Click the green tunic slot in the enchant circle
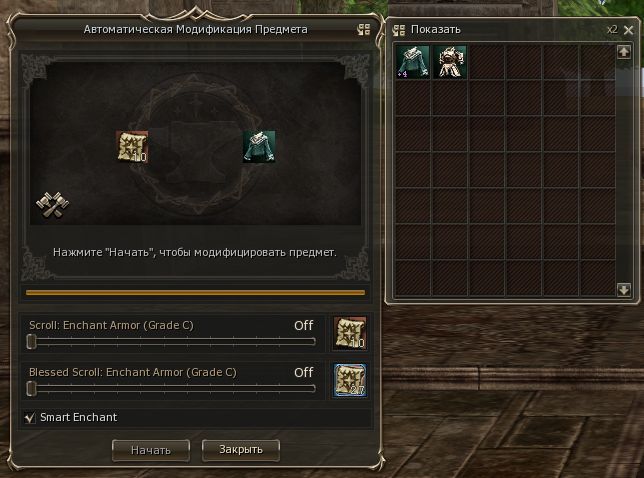Screen dimensions: 644x478 point(259,147)
